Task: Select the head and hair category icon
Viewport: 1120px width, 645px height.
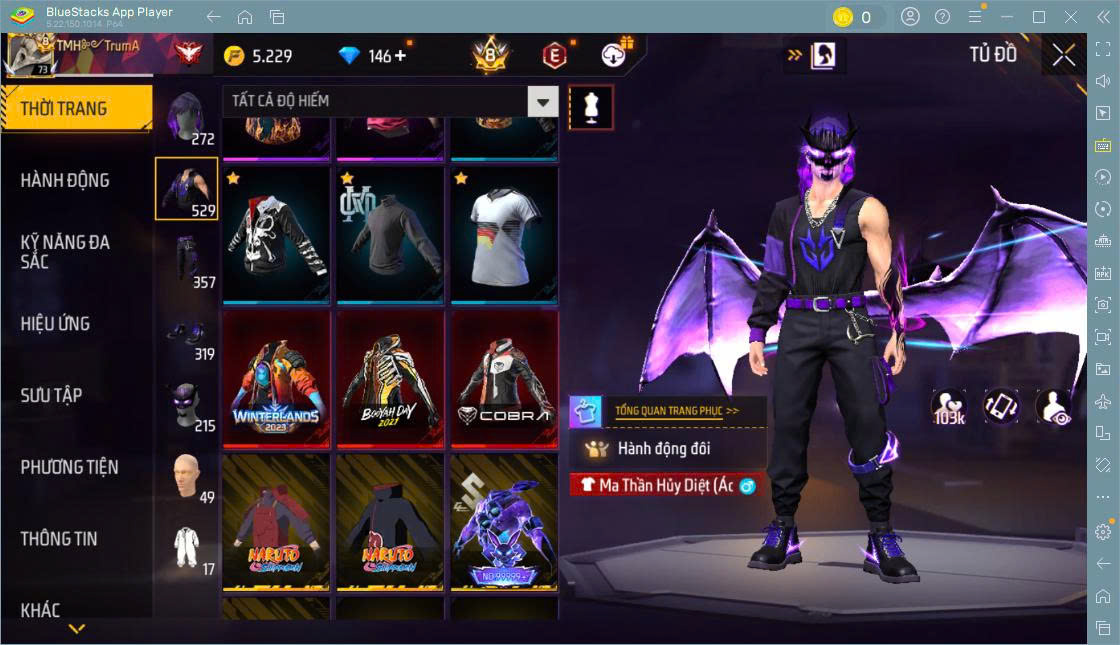Action: [x=186, y=118]
